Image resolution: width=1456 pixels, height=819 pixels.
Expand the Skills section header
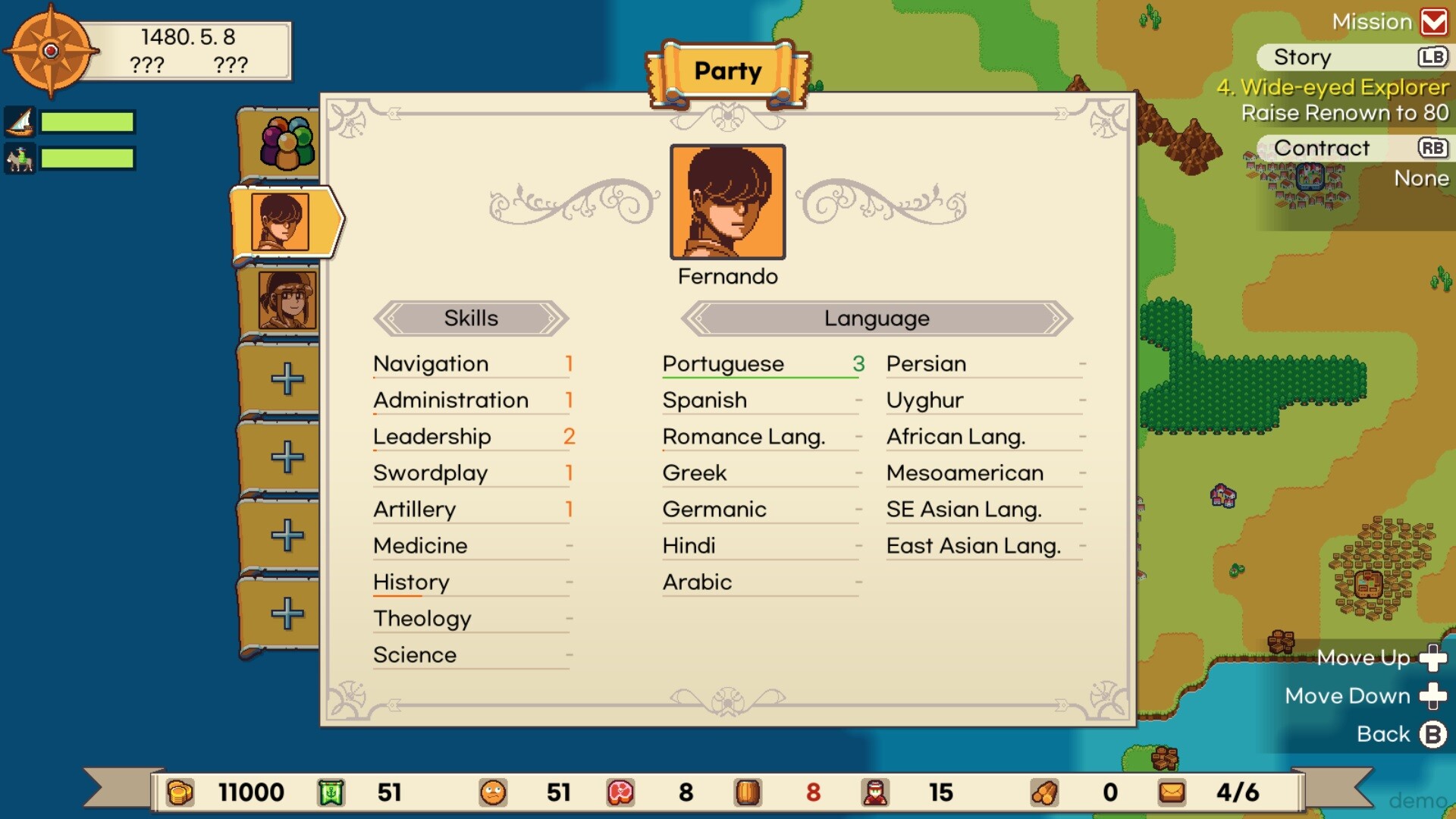(x=470, y=318)
